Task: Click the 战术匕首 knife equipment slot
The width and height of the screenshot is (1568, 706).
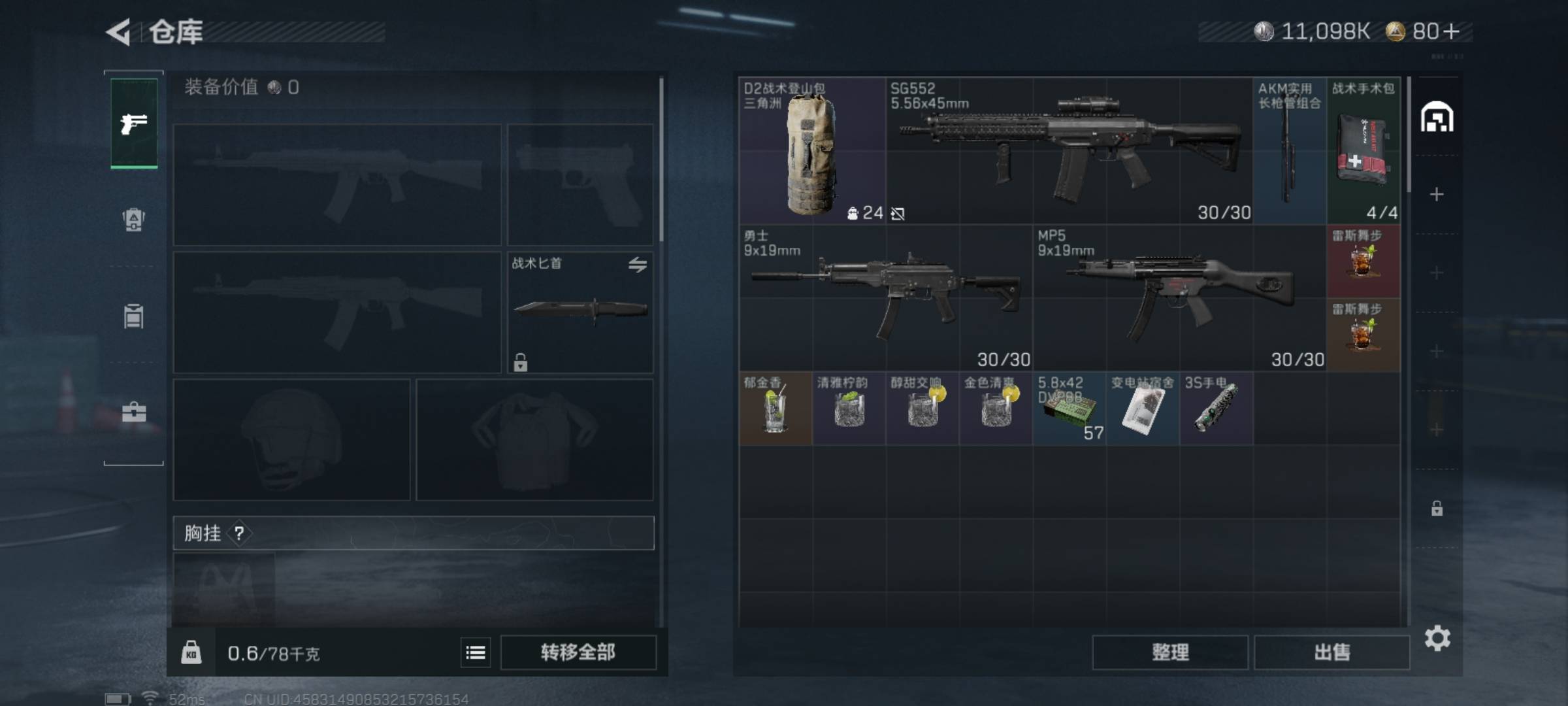Action: click(x=580, y=311)
